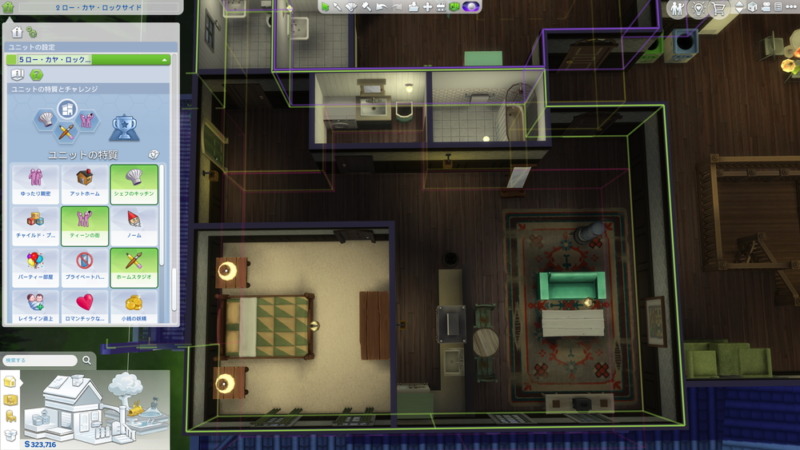Select the パーティー部屋 balloon trait
800x450 pixels.
(36, 267)
